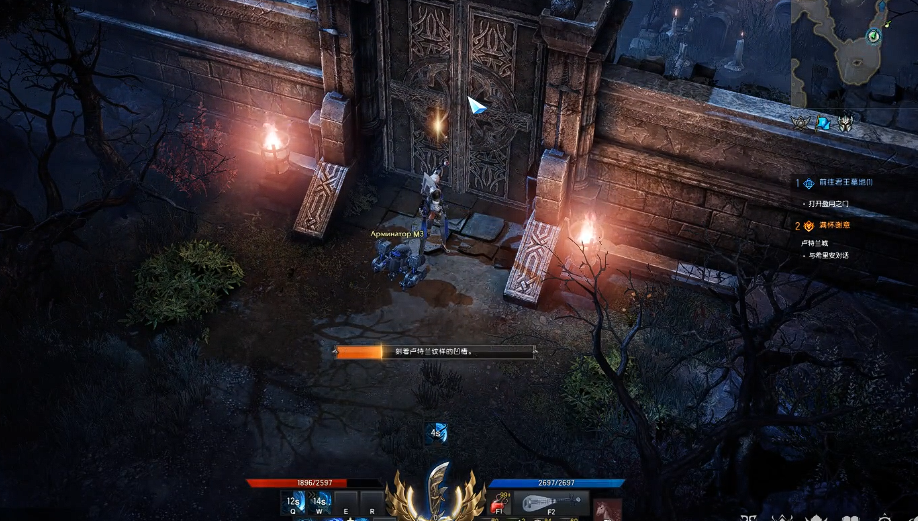Activate the Q skill on cooldown
The image size is (918, 521).
[x=294, y=503]
